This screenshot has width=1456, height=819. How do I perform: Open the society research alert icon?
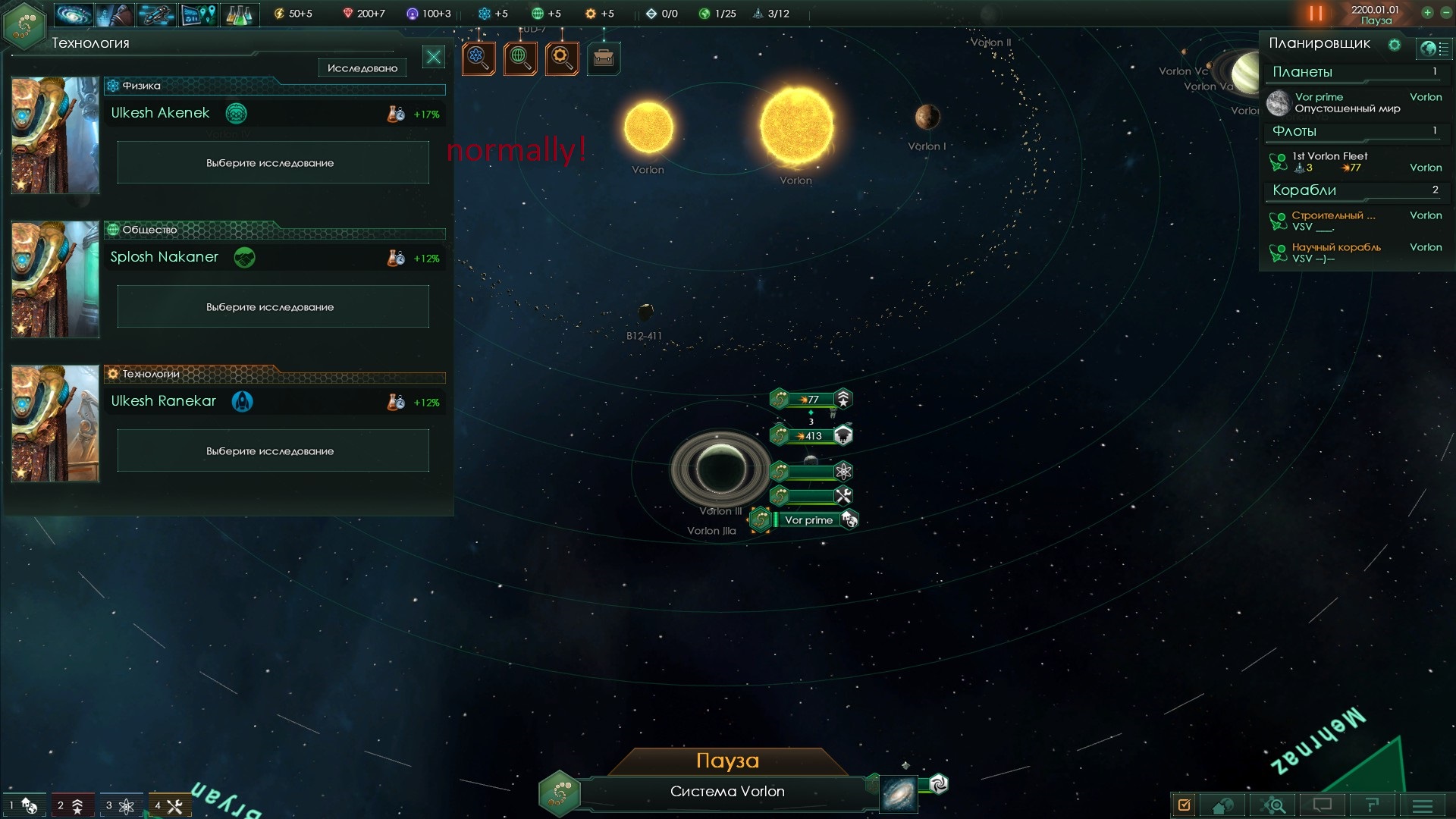[x=520, y=58]
